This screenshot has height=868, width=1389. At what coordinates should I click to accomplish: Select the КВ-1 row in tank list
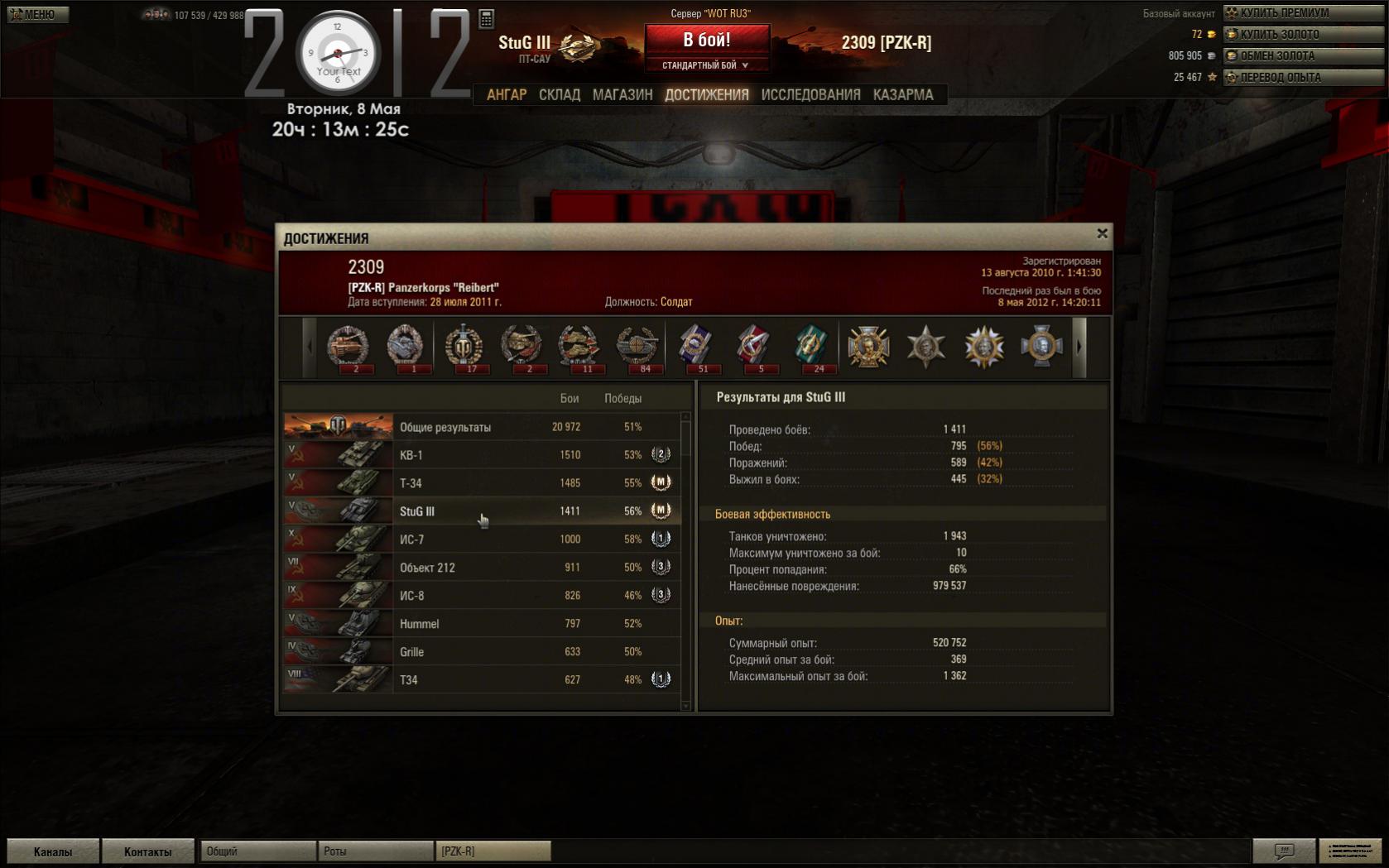[482, 455]
